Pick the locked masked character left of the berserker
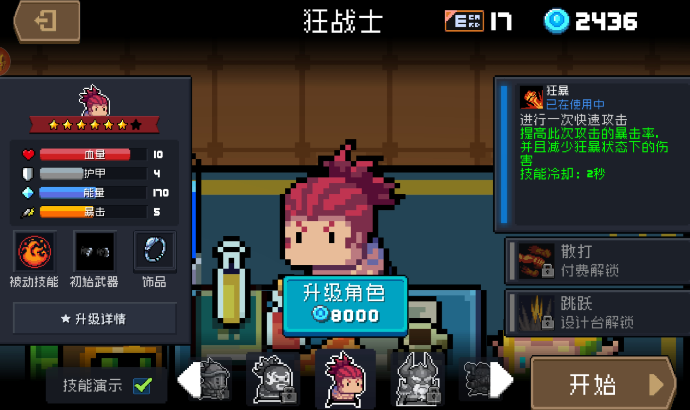 (x=273, y=380)
